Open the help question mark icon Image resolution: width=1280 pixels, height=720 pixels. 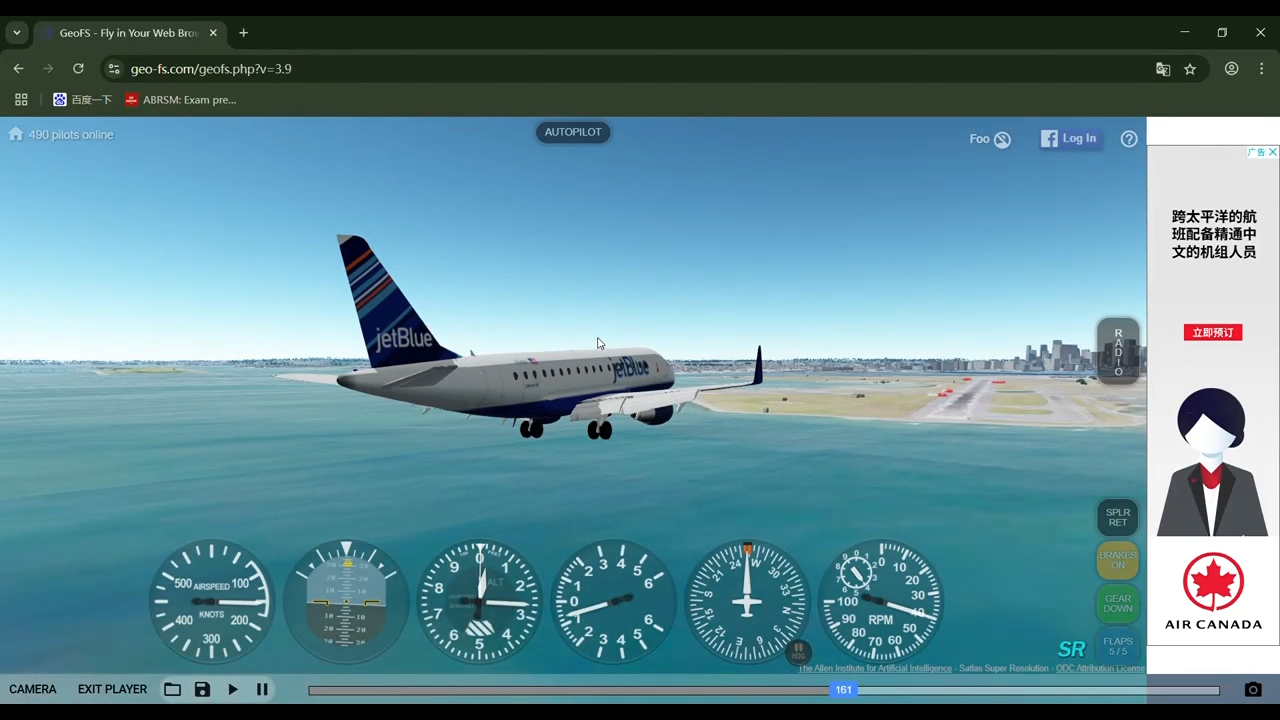click(1129, 139)
